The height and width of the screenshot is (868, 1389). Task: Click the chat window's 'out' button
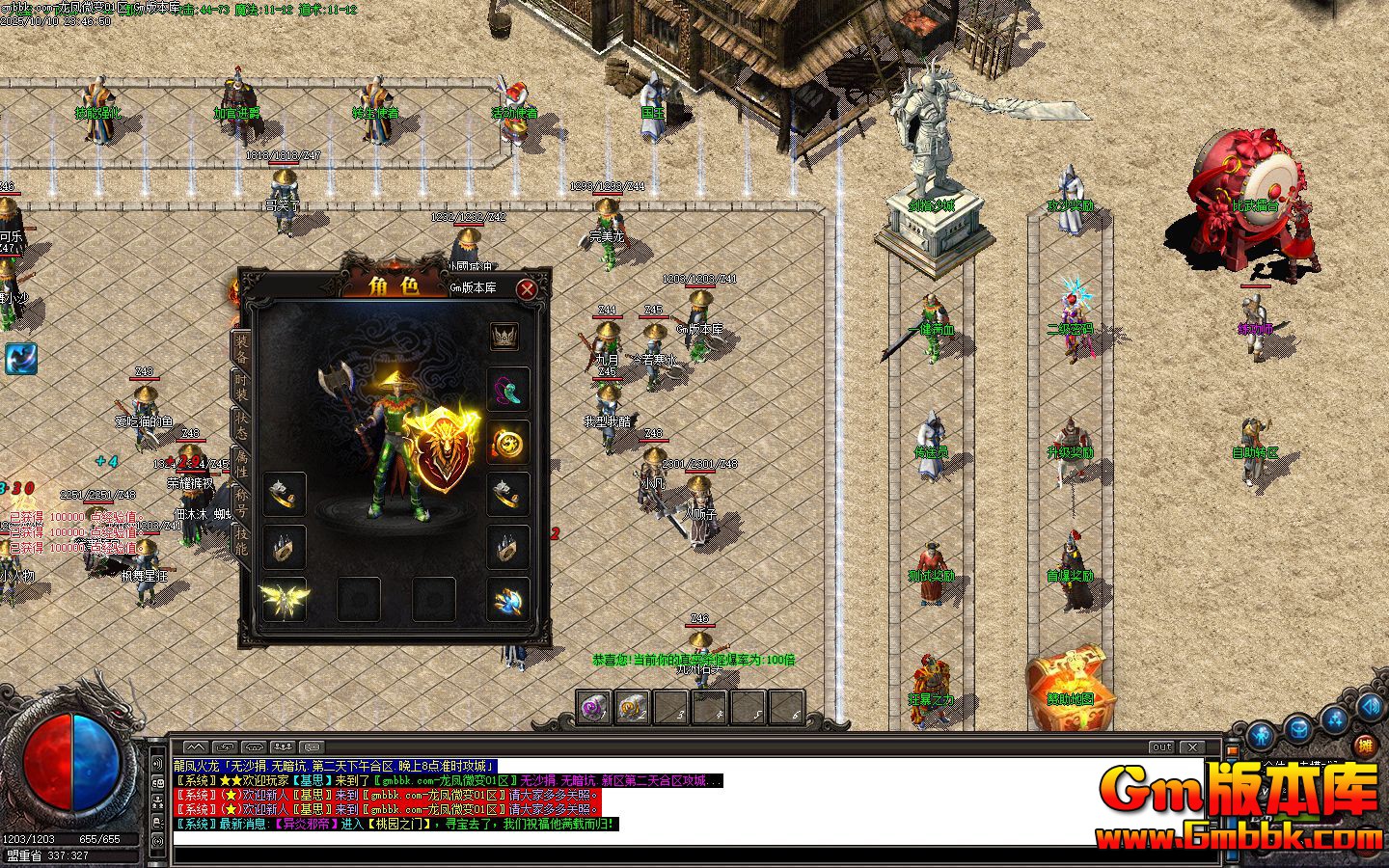coord(1161,746)
